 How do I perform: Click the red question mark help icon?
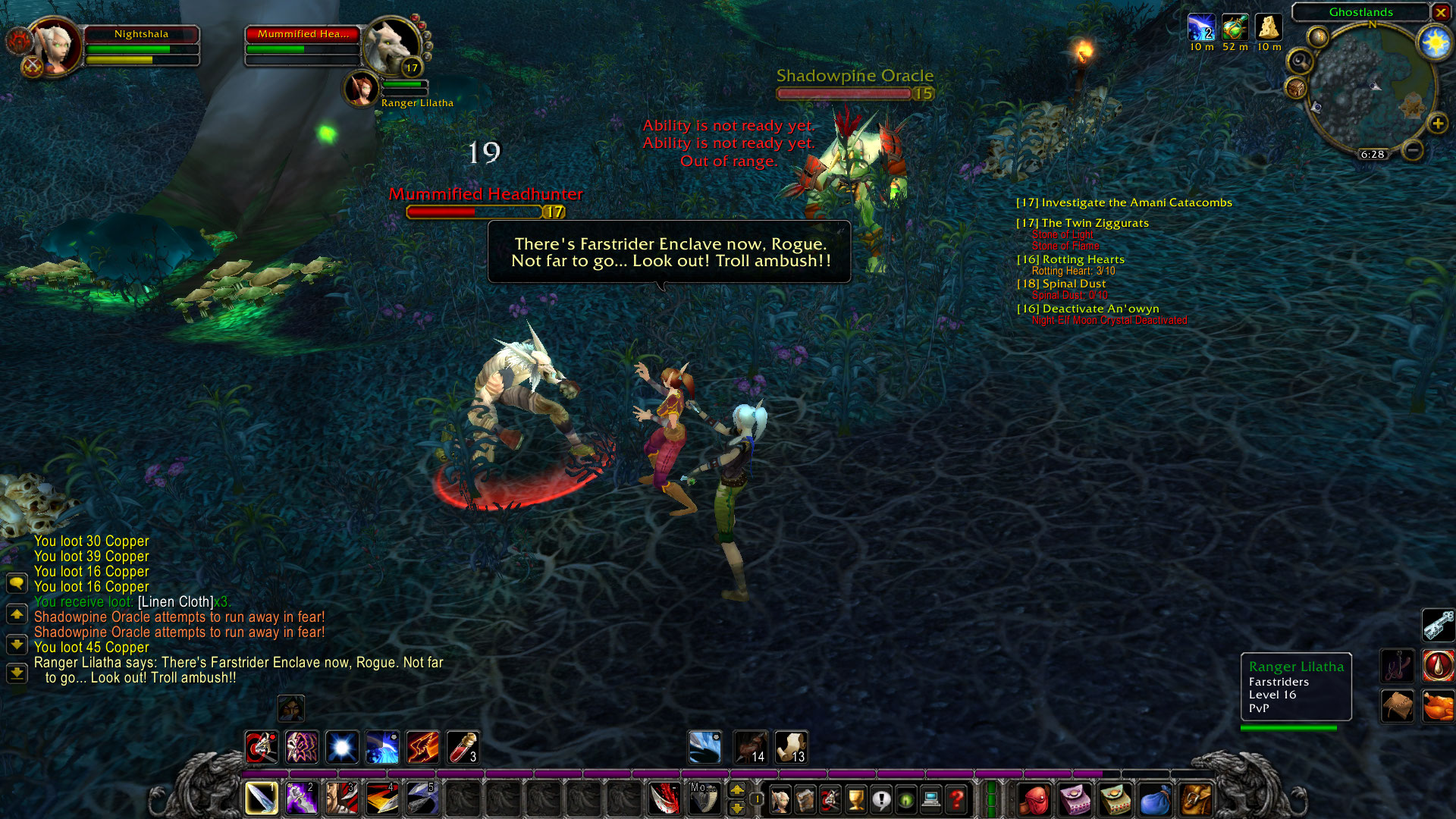956,800
